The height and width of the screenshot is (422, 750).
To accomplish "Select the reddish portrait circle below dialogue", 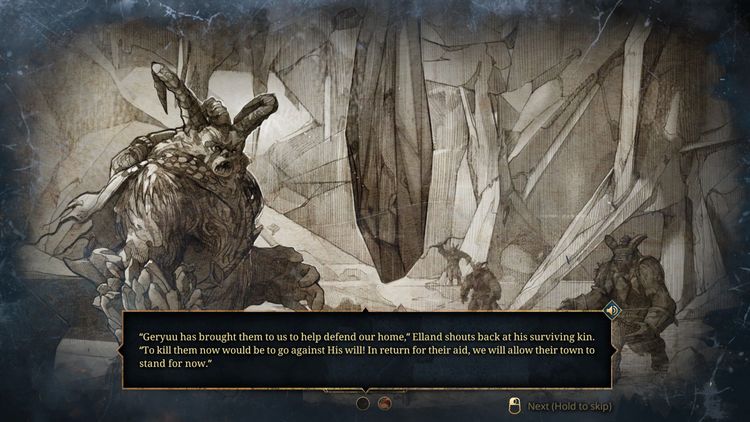I will click(x=384, y=404).
